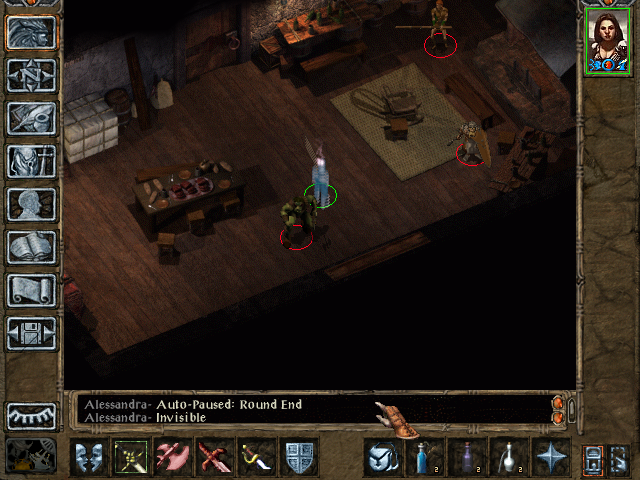Open the area map with compass icon
This screenshot has height=480, width=640.
pos(32,75)
